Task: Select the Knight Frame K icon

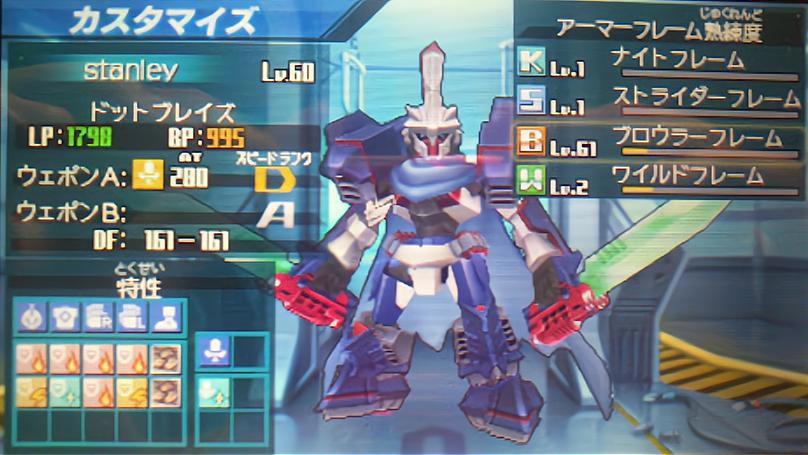Action: pos(532,63)
